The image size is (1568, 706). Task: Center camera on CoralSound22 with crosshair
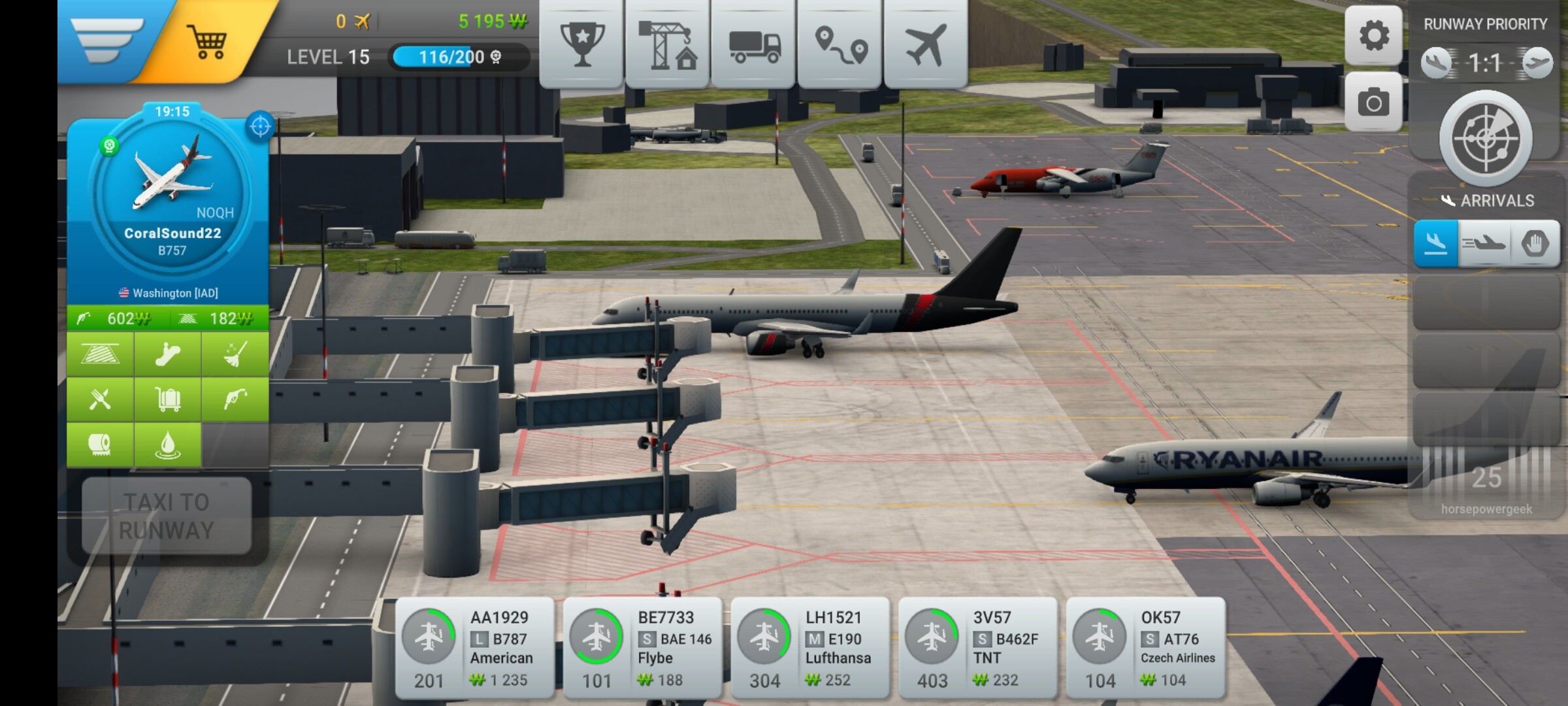(260, 126)
